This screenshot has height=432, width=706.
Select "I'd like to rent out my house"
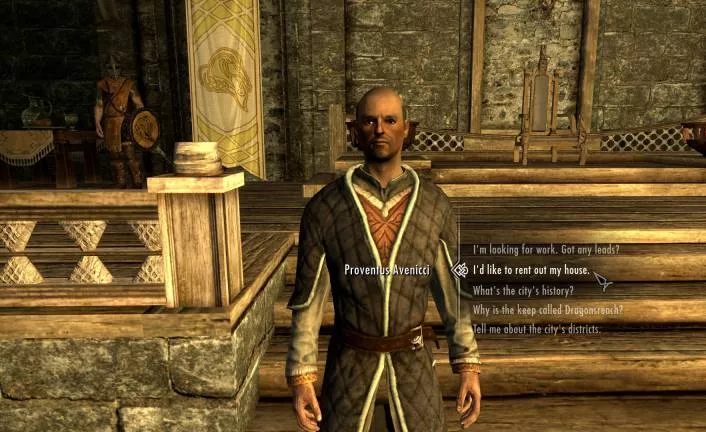[x=530, y=270]
